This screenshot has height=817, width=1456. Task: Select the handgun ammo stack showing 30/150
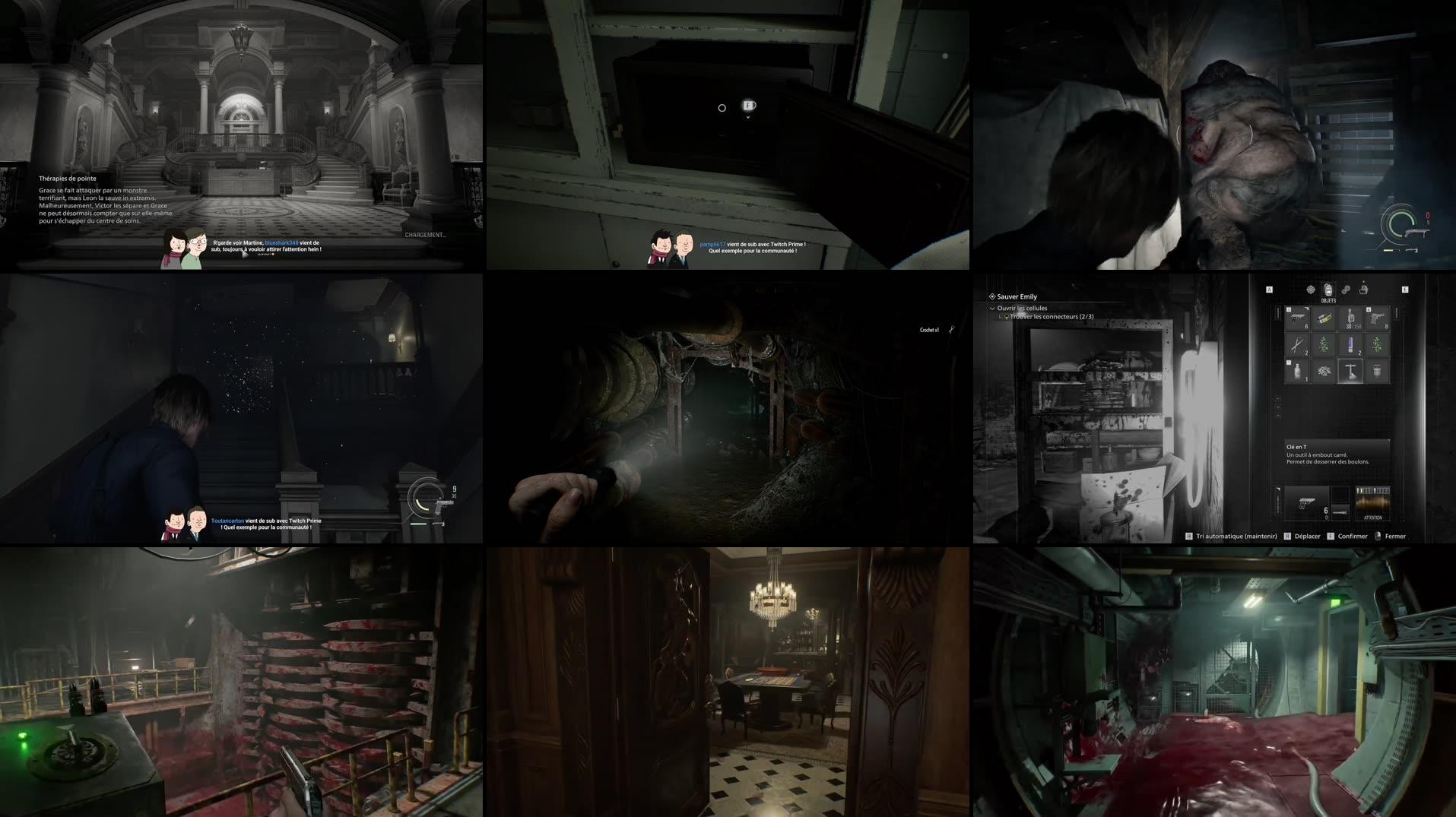click(x=1351, y=318)
